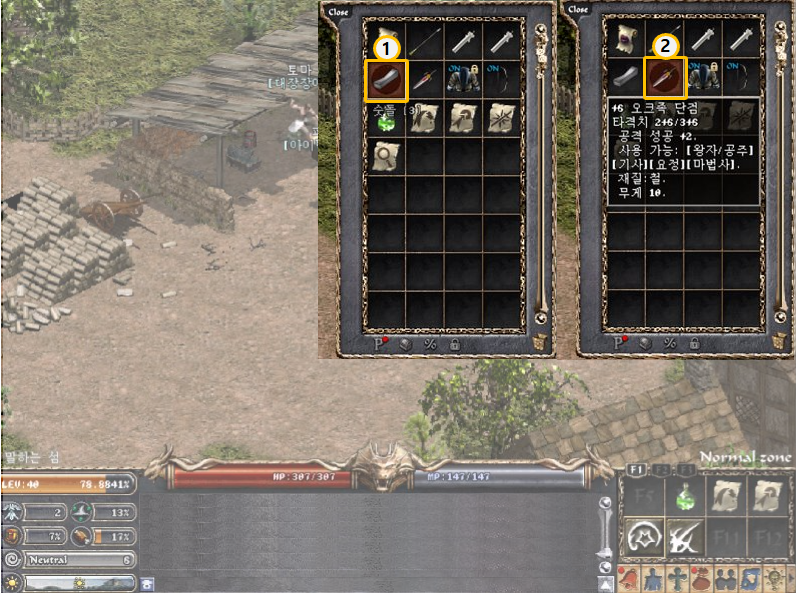The width and height of the screenshot is (797, 593).
Task: Switch to the F1 quickslot tab
Action: point(636,469)
